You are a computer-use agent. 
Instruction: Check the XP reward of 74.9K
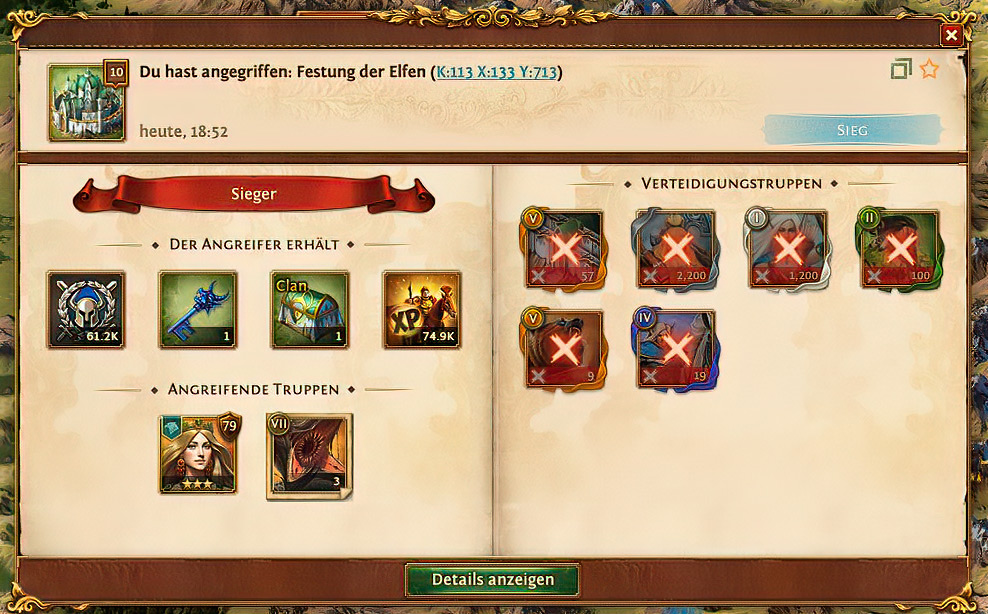pos(422,310)
